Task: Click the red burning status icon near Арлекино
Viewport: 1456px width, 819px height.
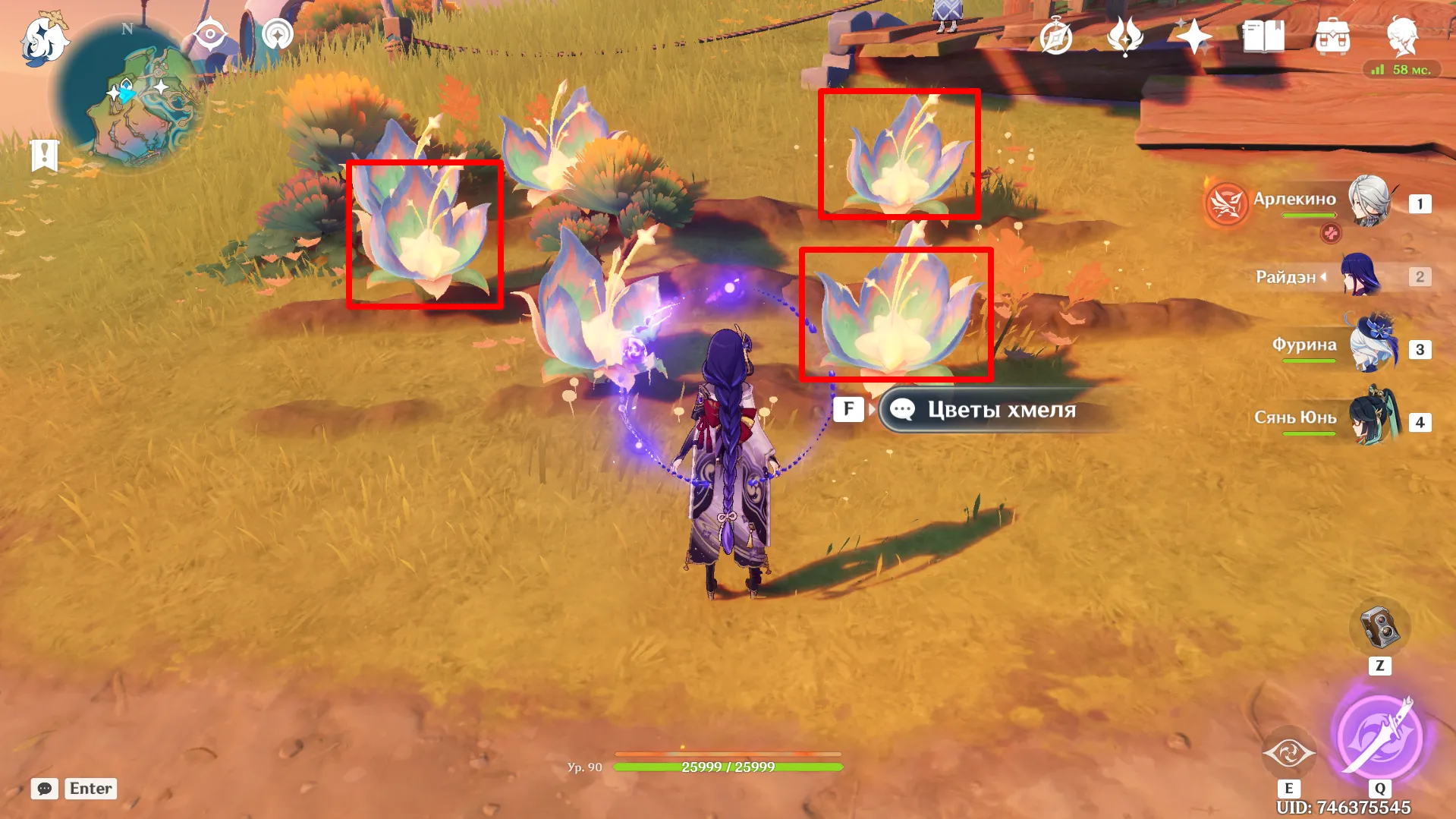Action: (1225, 205)
